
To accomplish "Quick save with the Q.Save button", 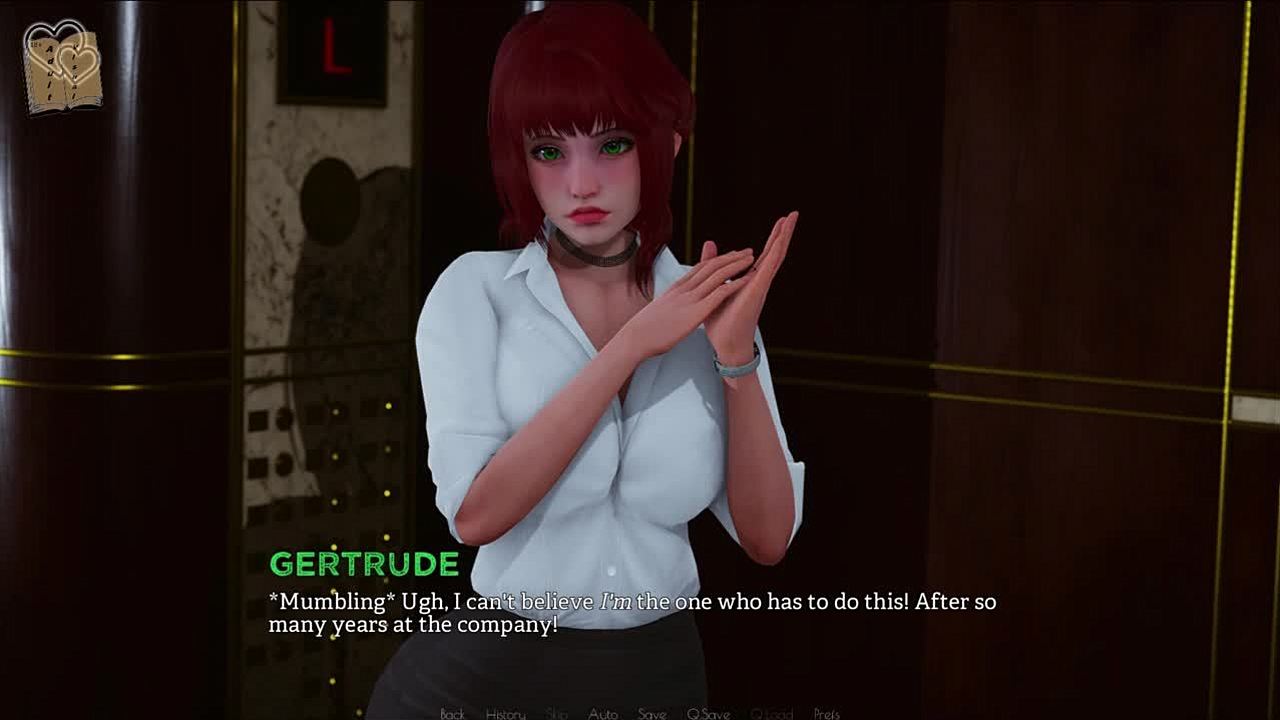I will [708, 713].
